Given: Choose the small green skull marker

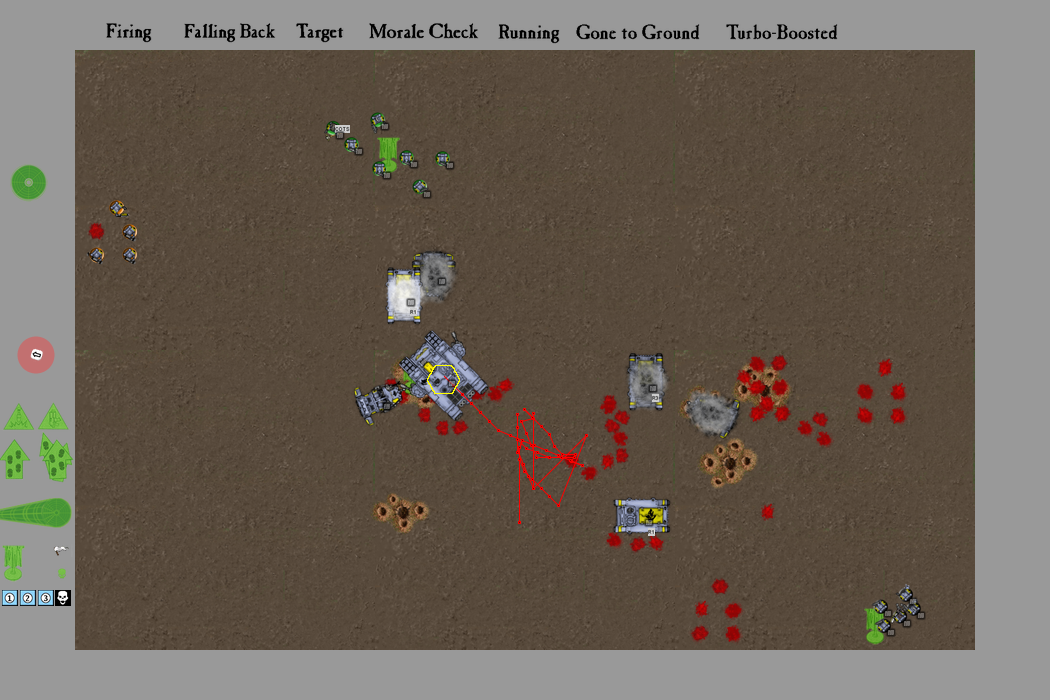Looking at the screenshot, I should [x=62, y=573].
